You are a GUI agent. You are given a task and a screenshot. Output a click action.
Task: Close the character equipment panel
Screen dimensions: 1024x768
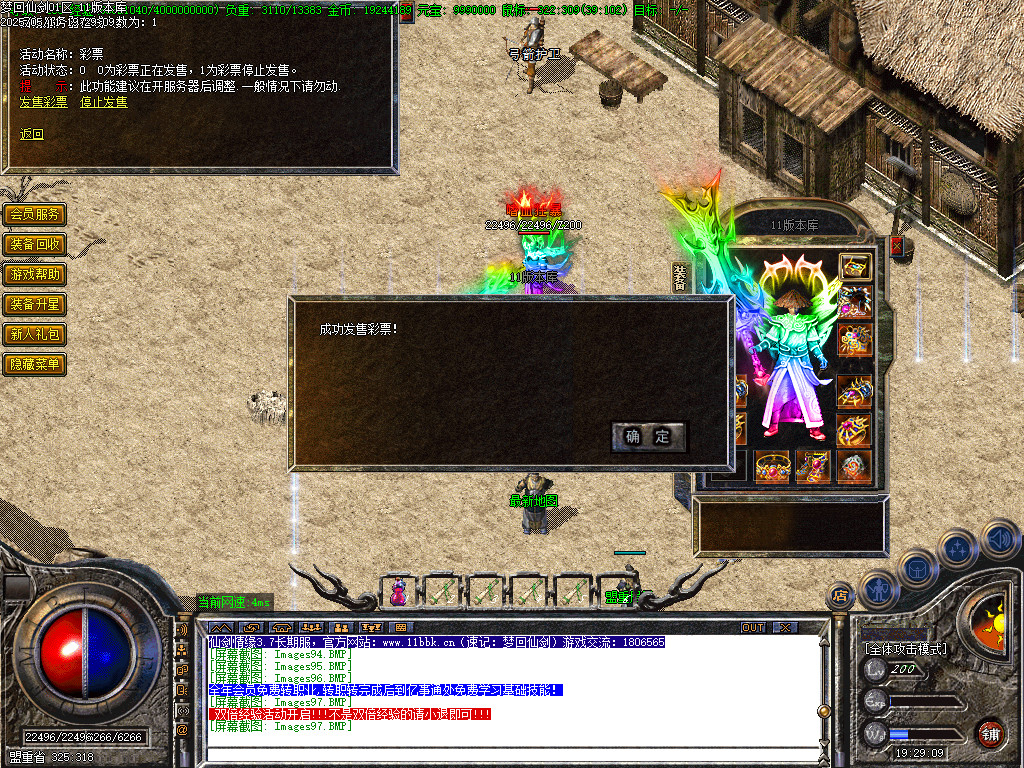click(896, 244)
